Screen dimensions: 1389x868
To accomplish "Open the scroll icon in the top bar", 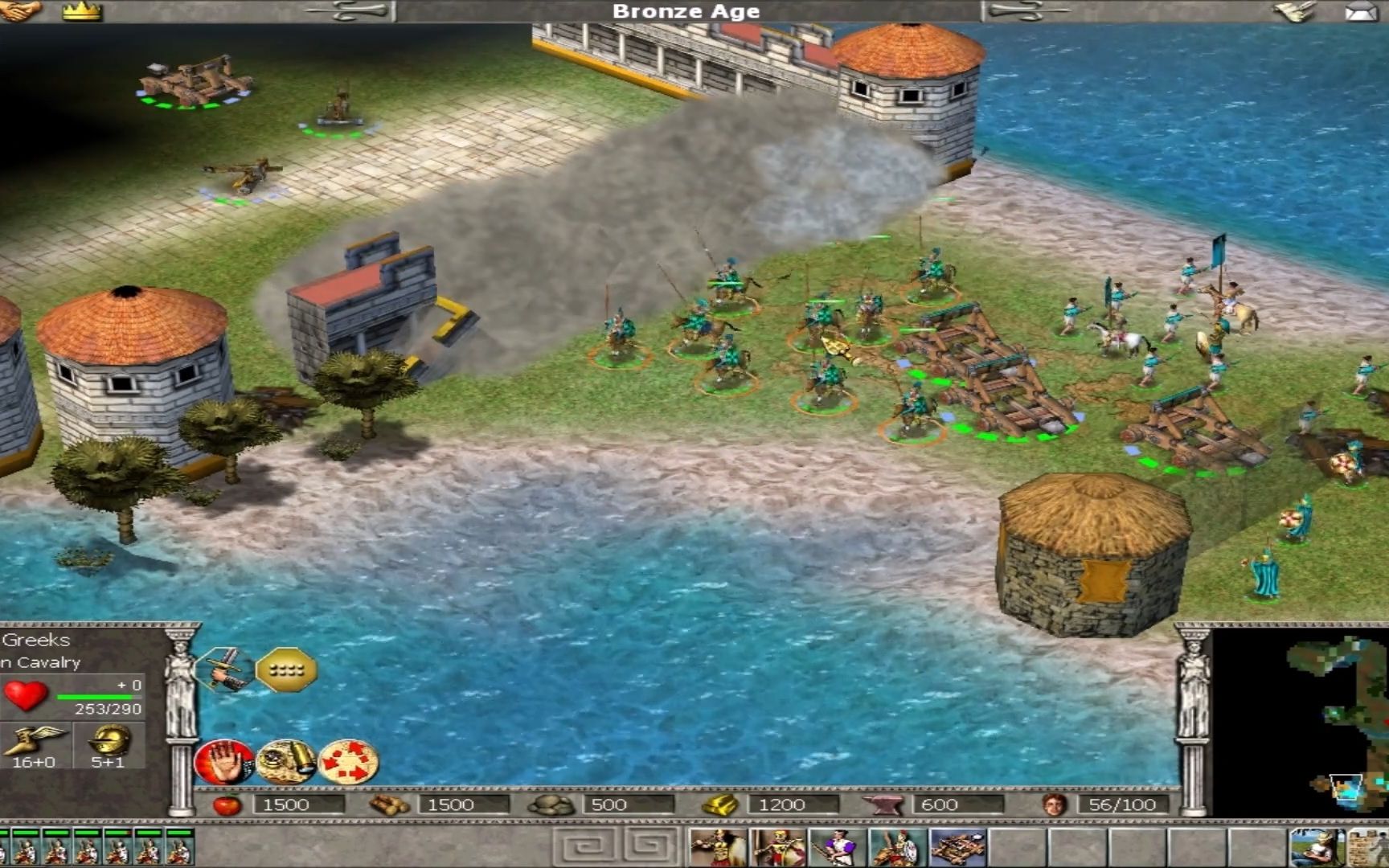I will coord(1293,10).
